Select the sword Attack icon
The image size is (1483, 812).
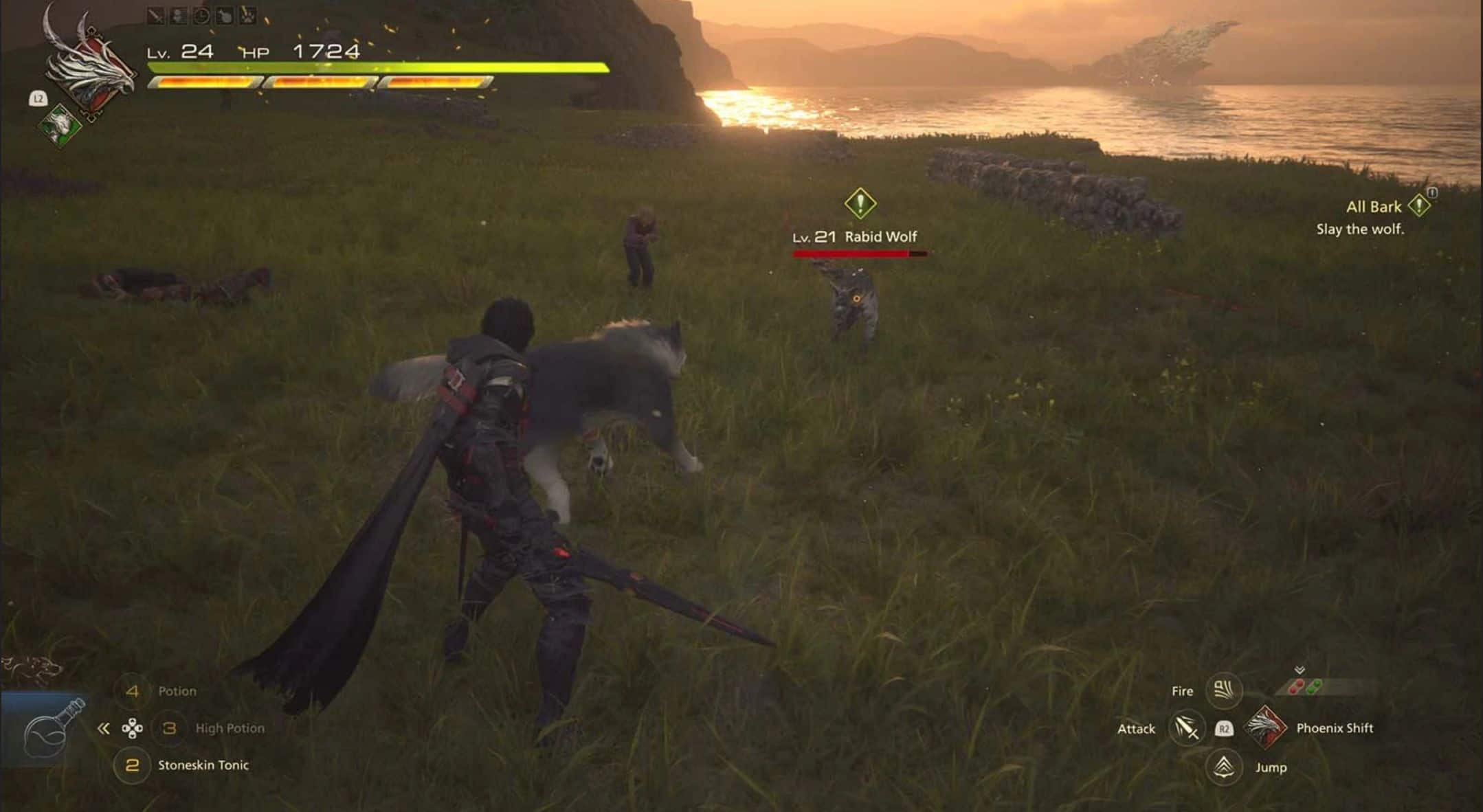(x=1186, y=728)
